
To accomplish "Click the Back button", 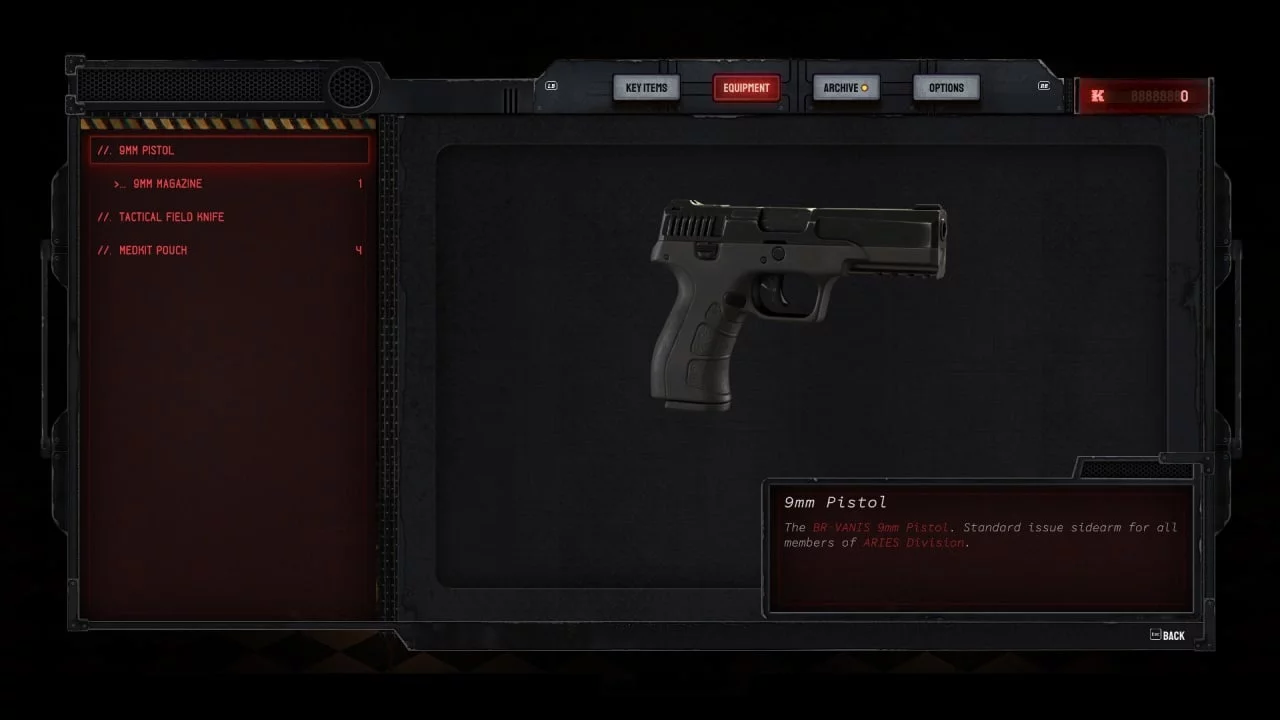I will 1168,635.
